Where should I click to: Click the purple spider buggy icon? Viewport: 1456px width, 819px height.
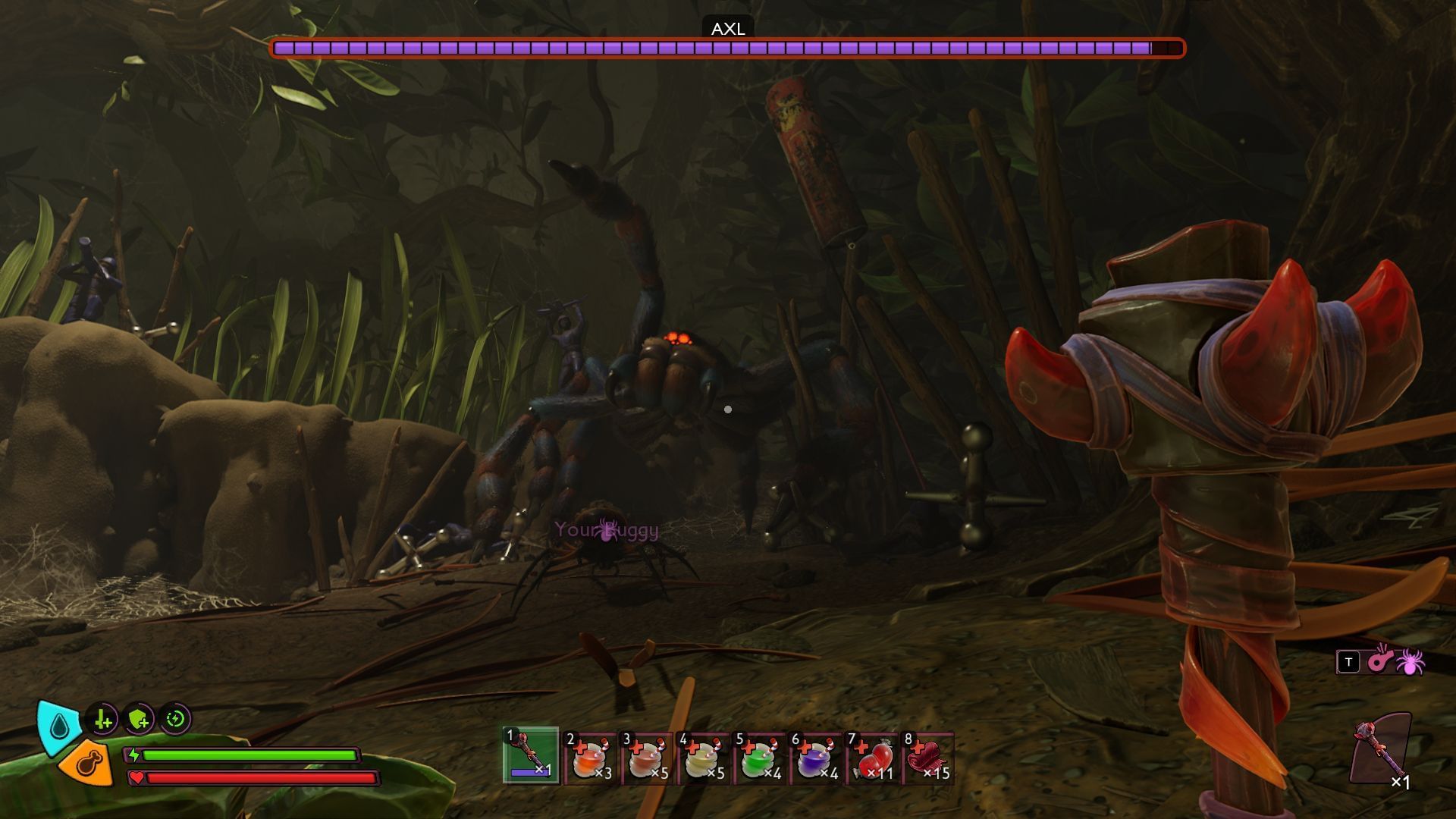click(1410, 661)
